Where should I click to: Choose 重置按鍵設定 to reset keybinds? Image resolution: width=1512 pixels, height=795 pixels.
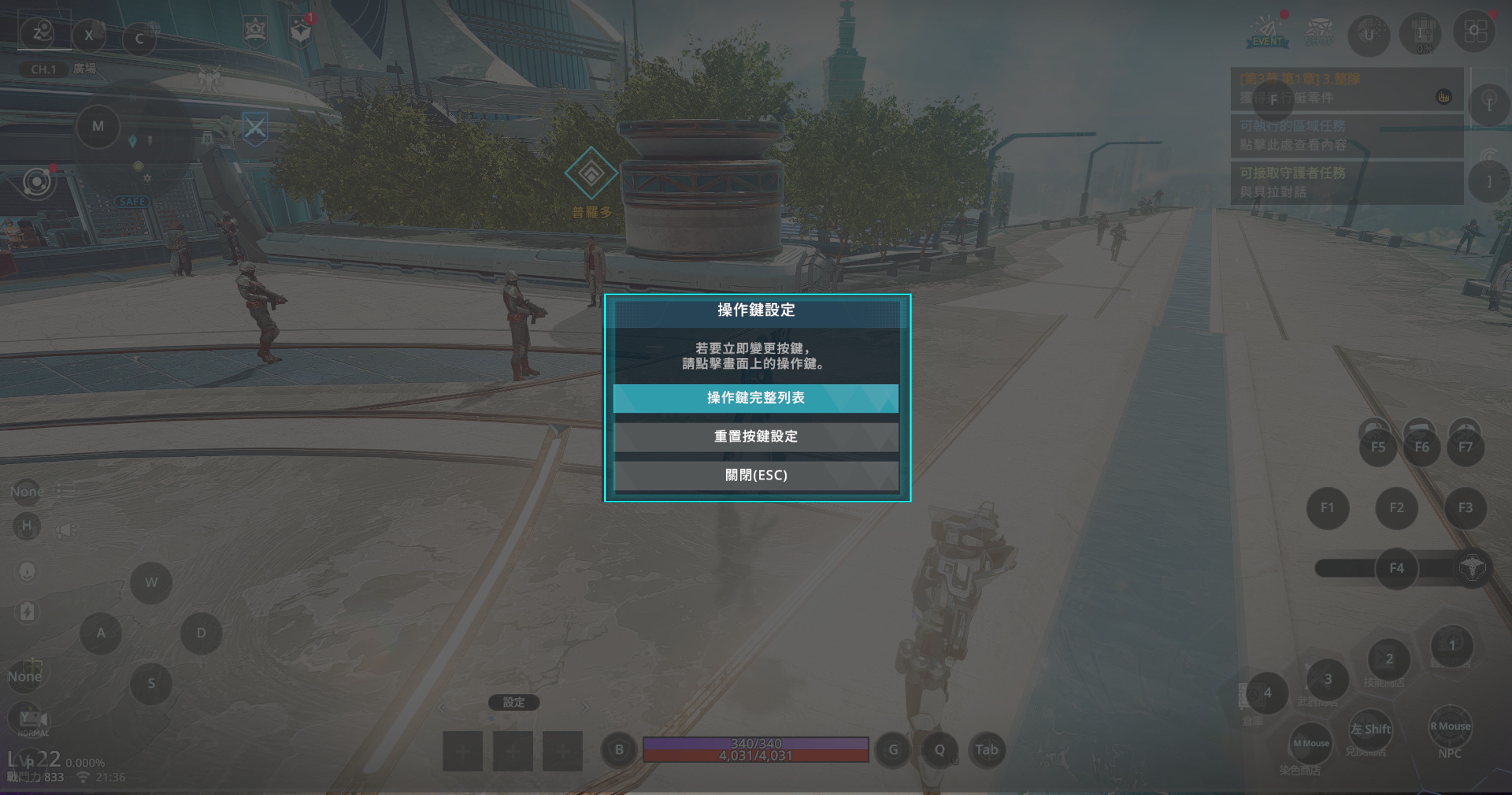[x=755, y=436]
